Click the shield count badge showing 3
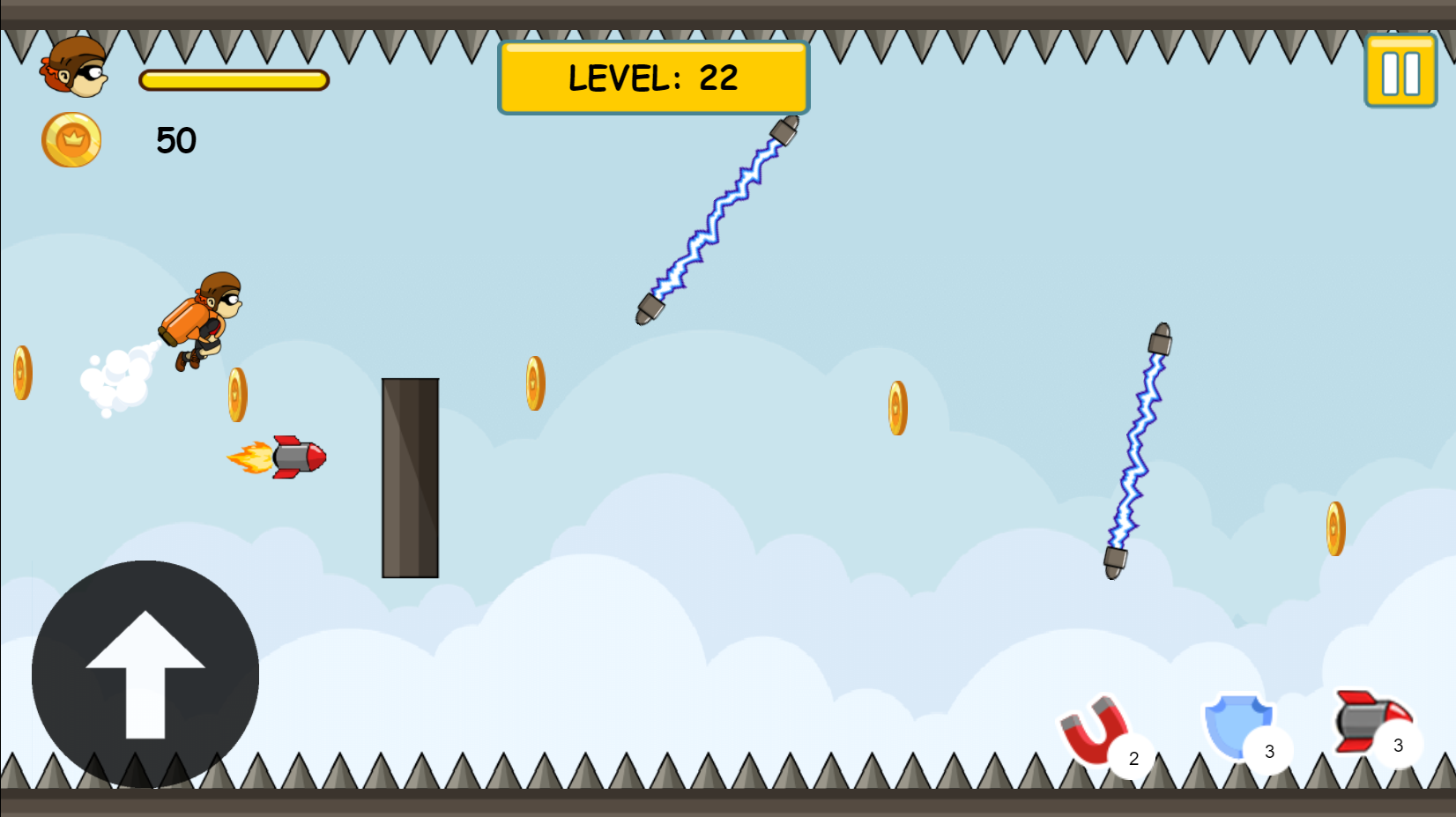1456x817 pixels. pos(1270,751)
